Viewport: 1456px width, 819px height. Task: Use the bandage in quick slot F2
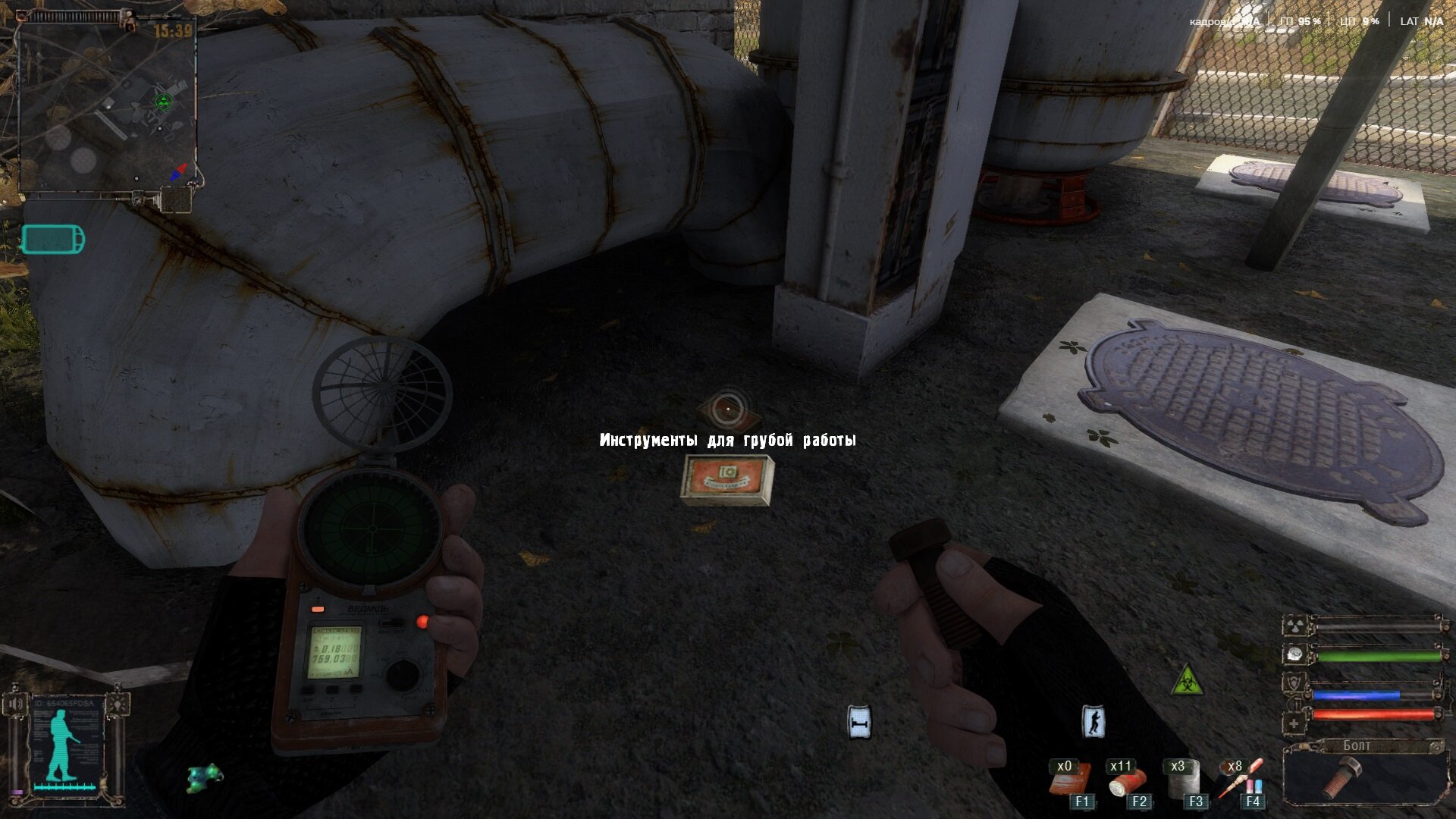pos(1125,780)
